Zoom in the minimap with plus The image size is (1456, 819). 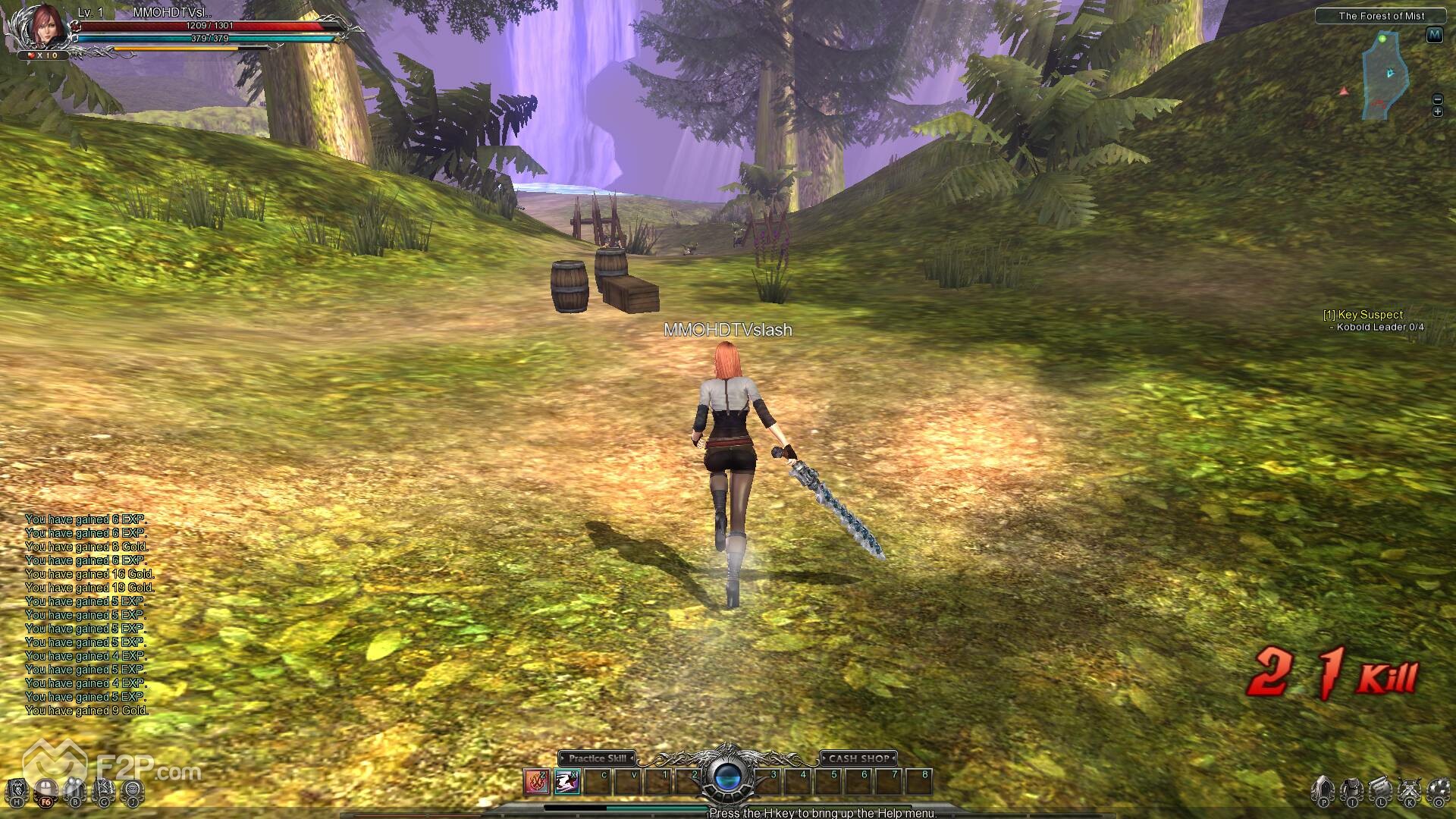coord(1437,111)
